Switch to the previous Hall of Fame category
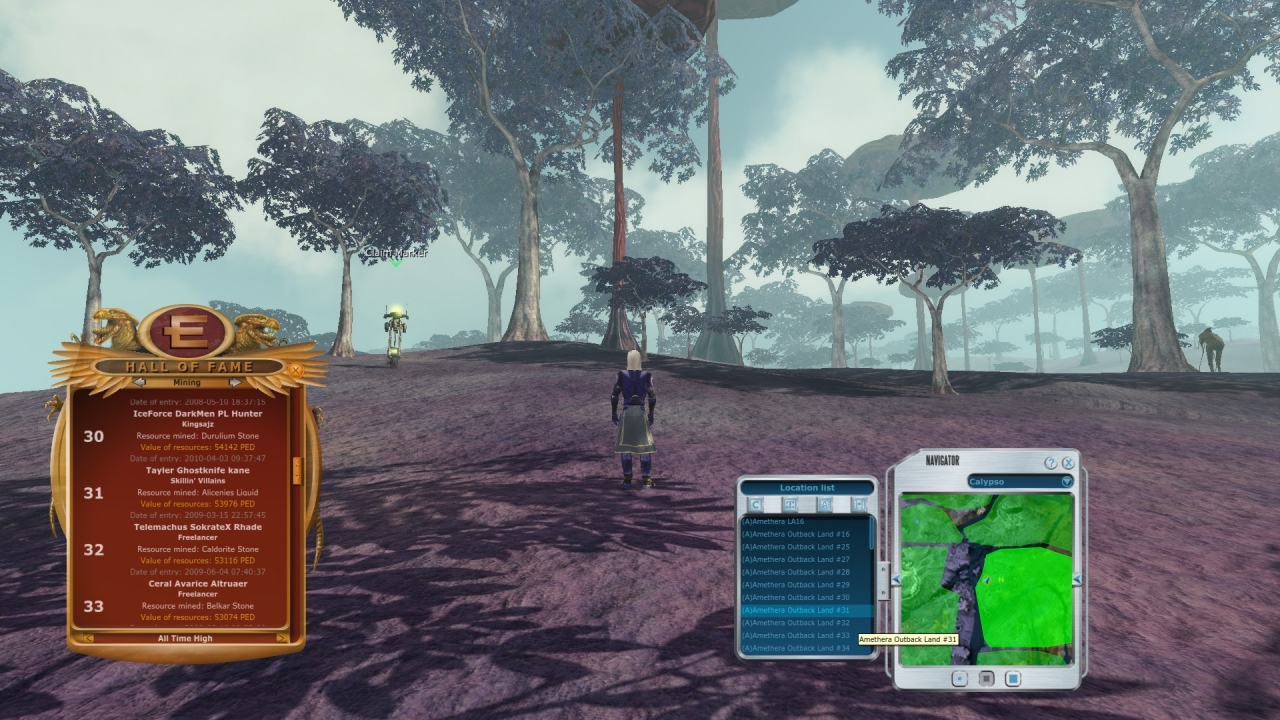 tap(139, 382)
